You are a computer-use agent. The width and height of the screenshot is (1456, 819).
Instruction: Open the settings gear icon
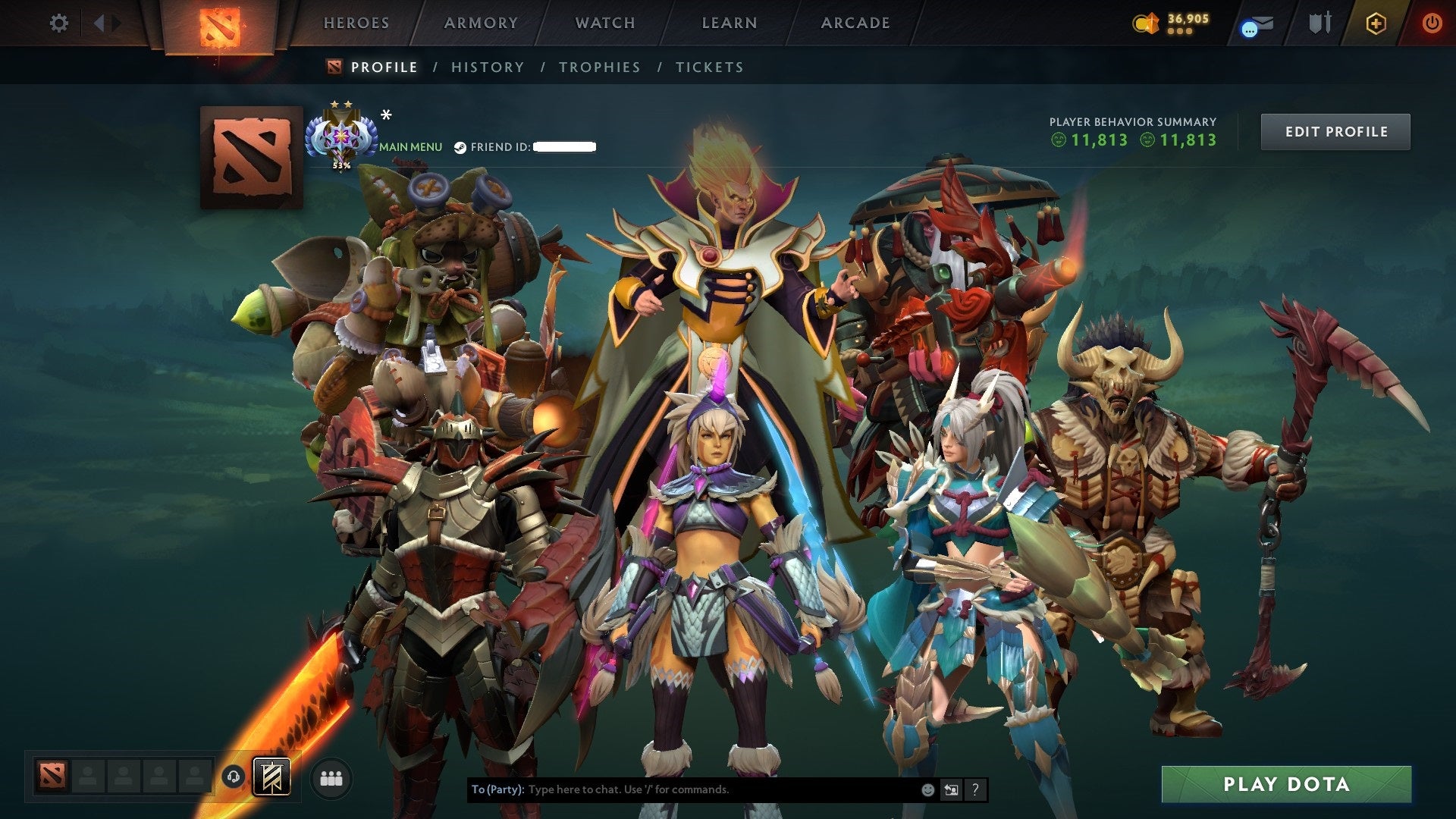[58, 23]
